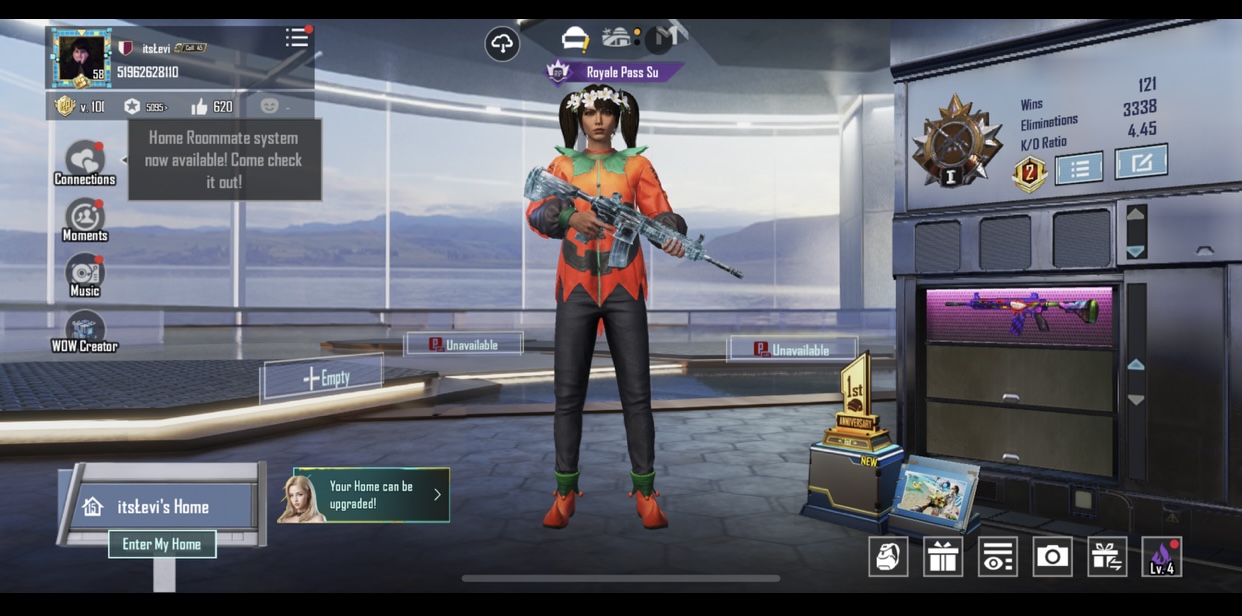The width and height of the screenshot is (1242, 616).
Task: Open the visibility list eye icon
Action: point(997,557)
